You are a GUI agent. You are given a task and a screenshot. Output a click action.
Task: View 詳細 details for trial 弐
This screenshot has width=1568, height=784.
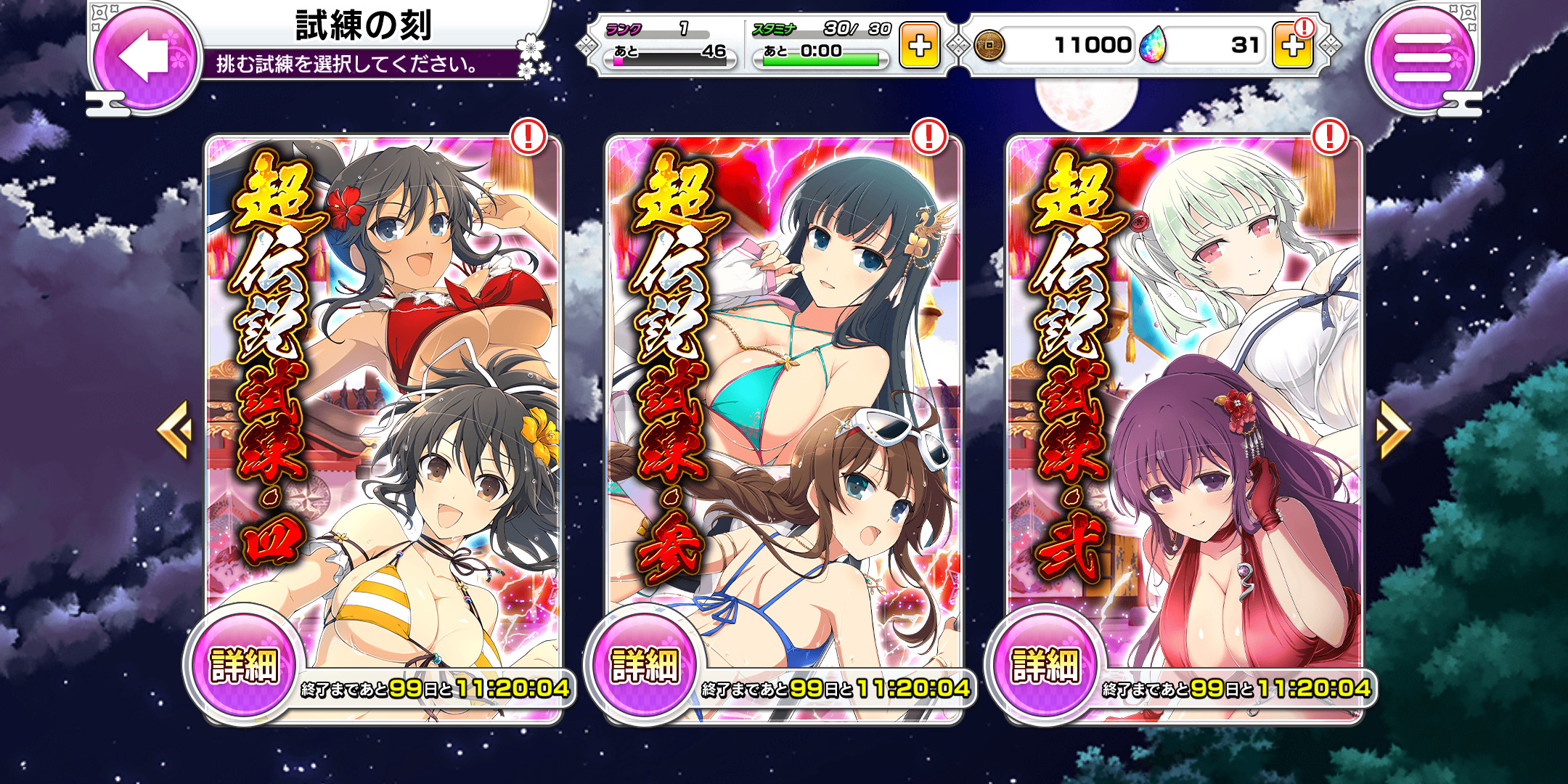click(x=1045, y=665)
